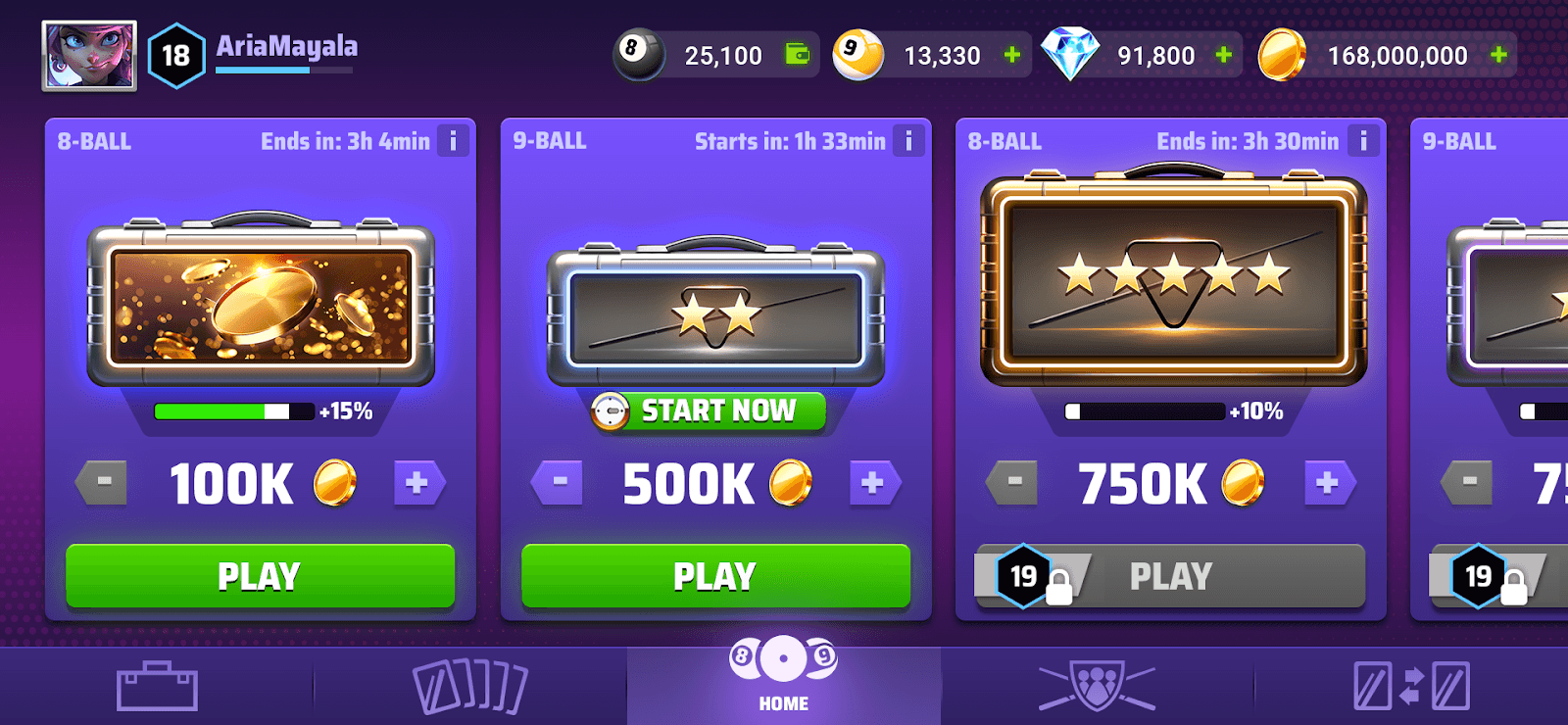The width and height of the screenshot is (1568, 725).
Task: Open info for the 8-BALL 100K event
Action: tap(452, 140)
